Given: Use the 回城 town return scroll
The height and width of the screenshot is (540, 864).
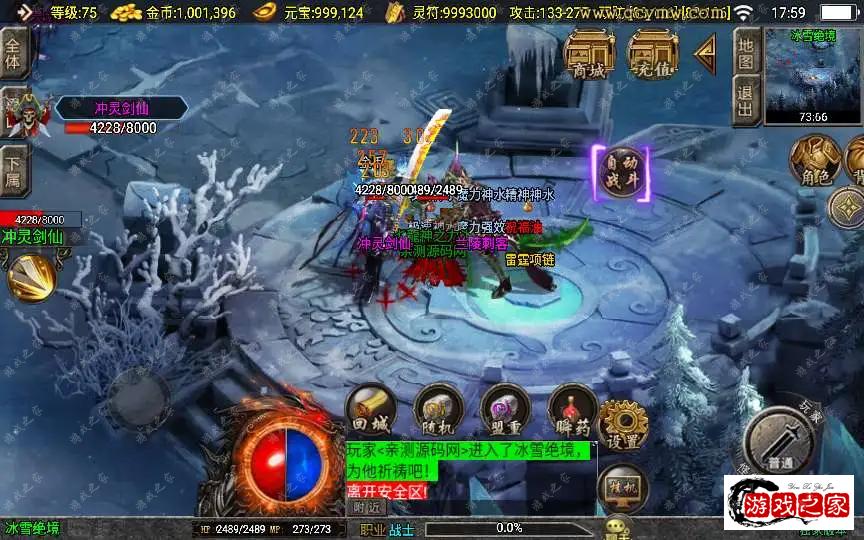Looking at the screenshot, I should [371, 410].
